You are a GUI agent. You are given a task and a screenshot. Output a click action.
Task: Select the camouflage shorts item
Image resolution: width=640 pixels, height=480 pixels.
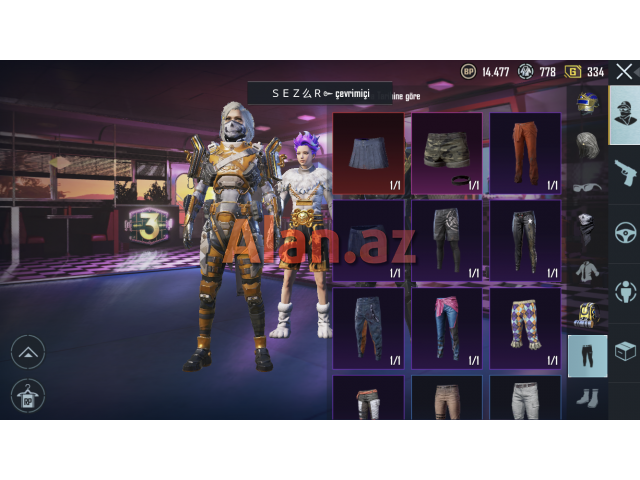pyautogui.click(x=446, y=153)
